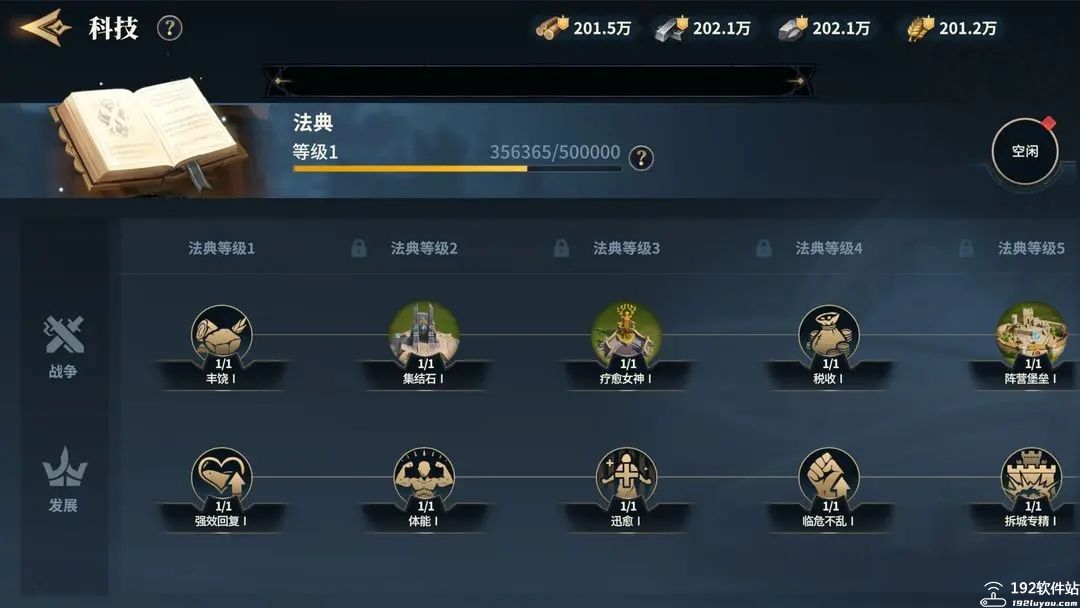Select the 集结石 I technology
The height and width of the screenshot is (608, 1080).
click(424, 336)
